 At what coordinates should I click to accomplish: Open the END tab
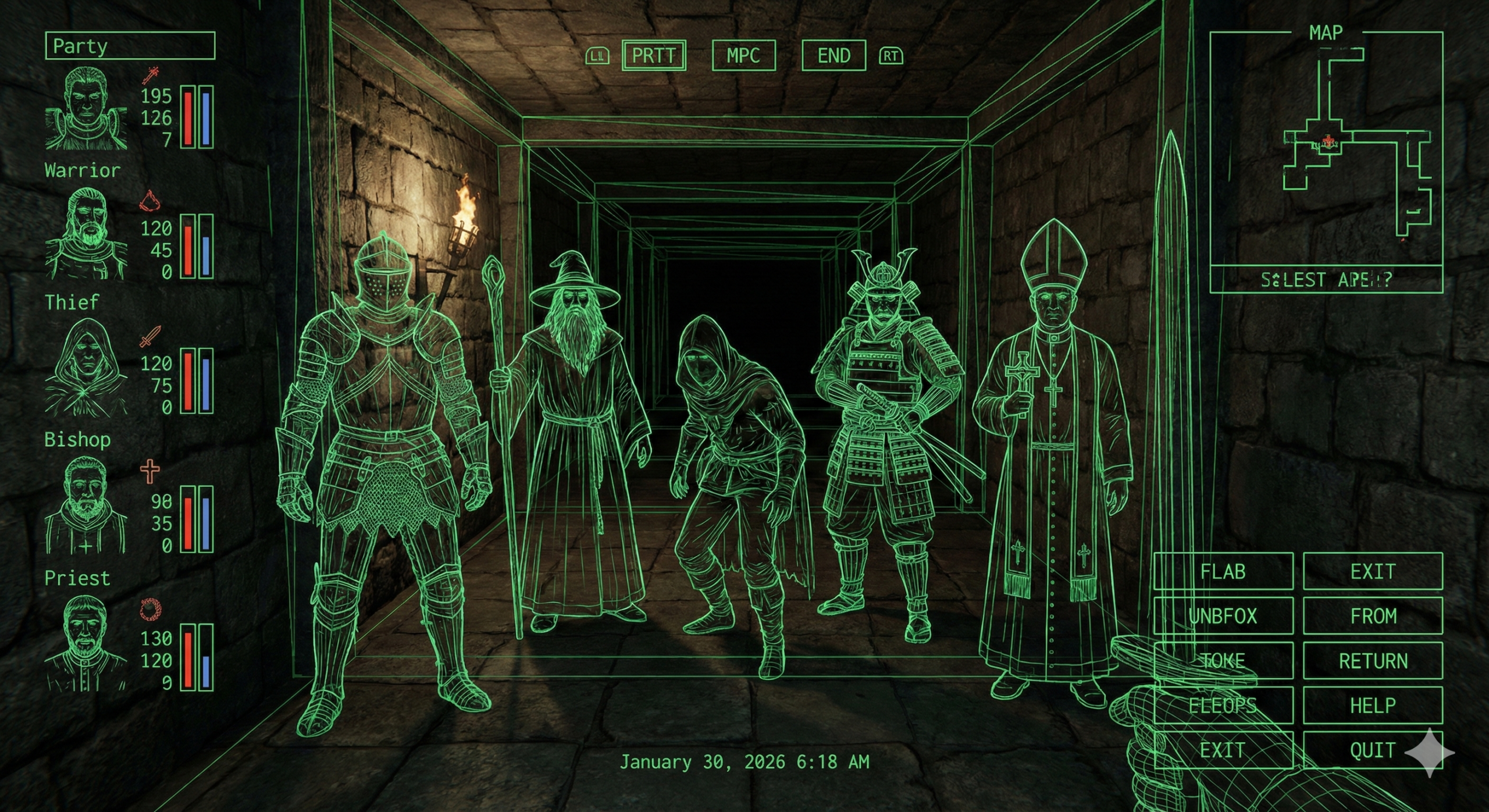[x=833, y=56]
